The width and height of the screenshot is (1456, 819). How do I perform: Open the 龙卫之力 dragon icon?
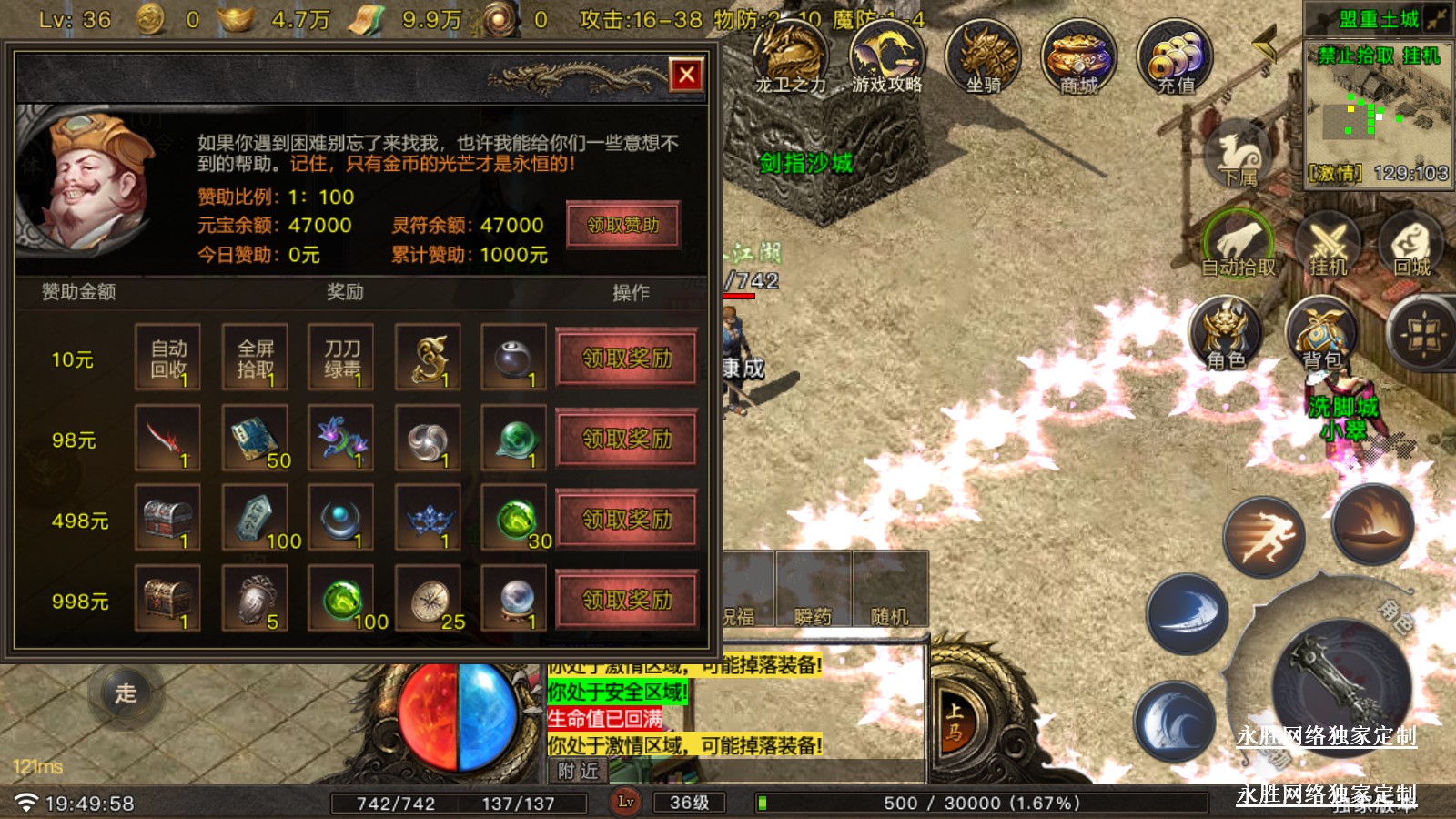coord(790,56)
